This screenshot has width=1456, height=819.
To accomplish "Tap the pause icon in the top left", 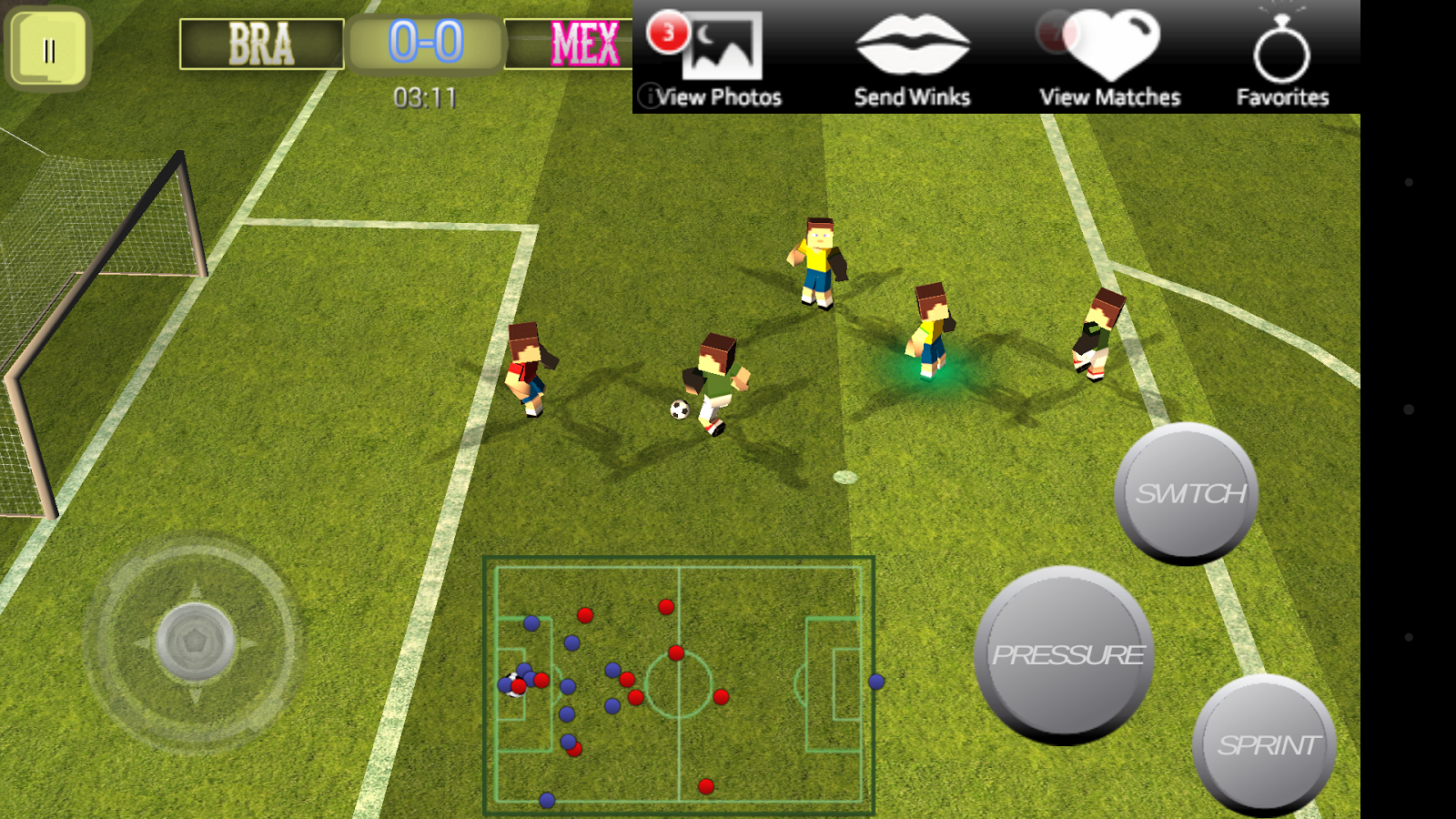I will [x=50, y=47].
